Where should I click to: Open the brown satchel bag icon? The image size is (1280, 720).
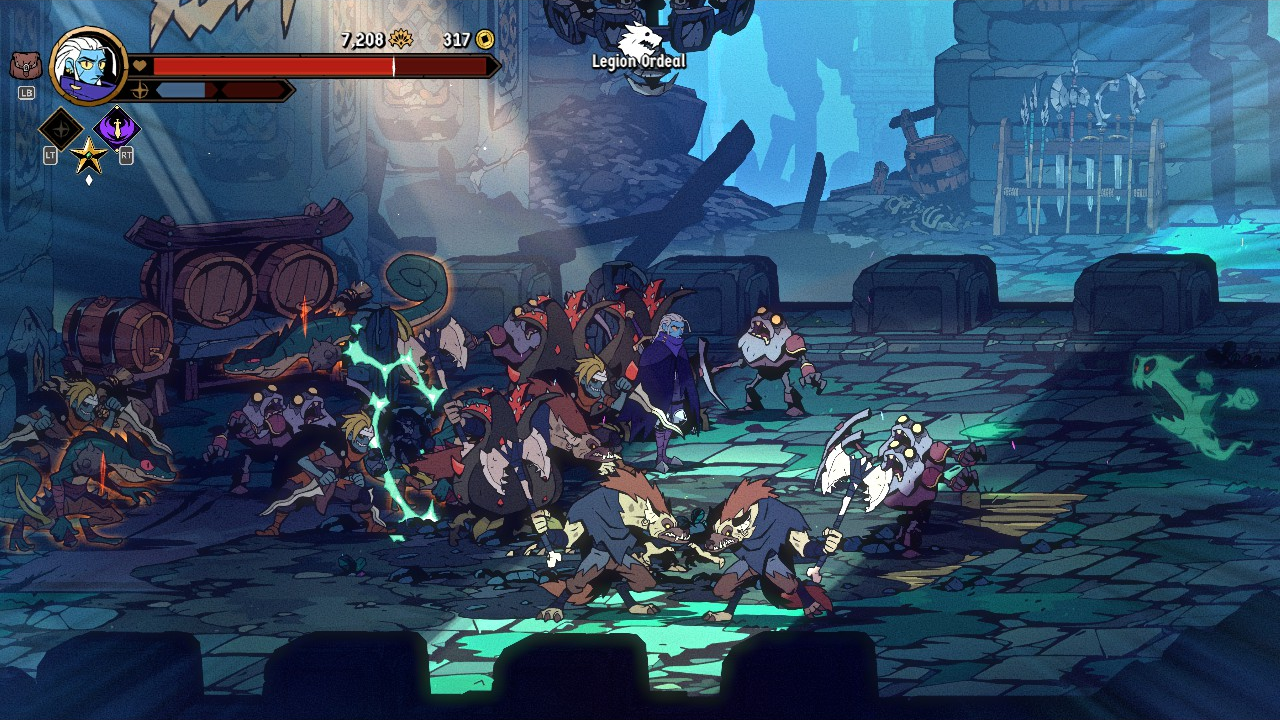pyautogui.click(x=26, y=67)
